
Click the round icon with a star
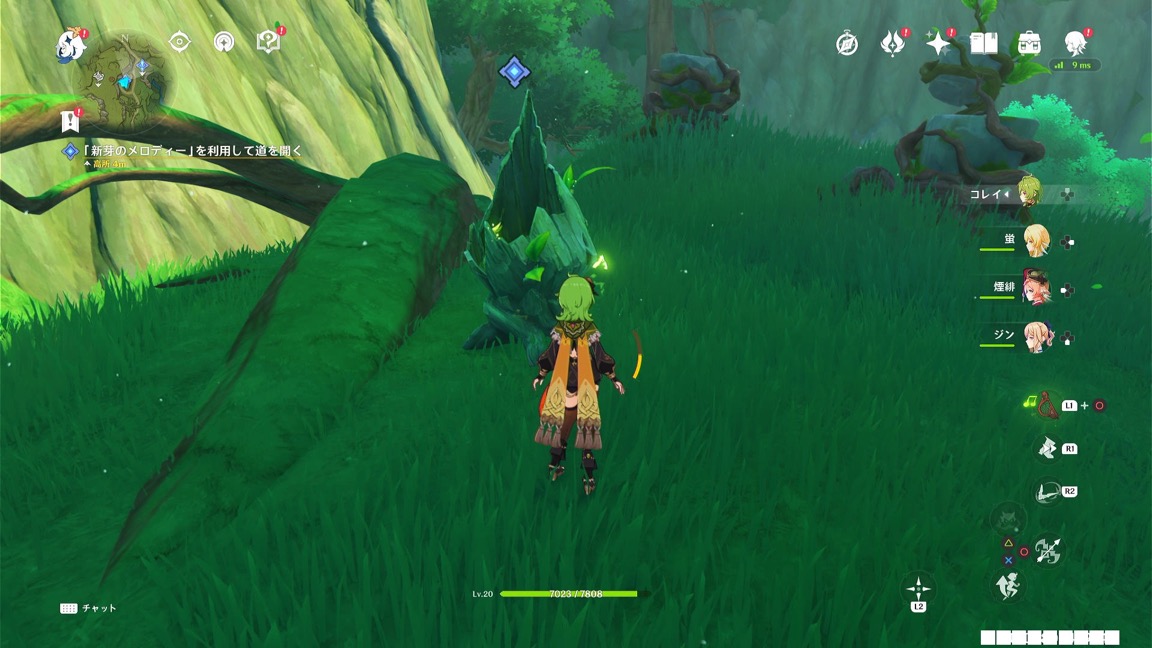click(x=224, y=42)
